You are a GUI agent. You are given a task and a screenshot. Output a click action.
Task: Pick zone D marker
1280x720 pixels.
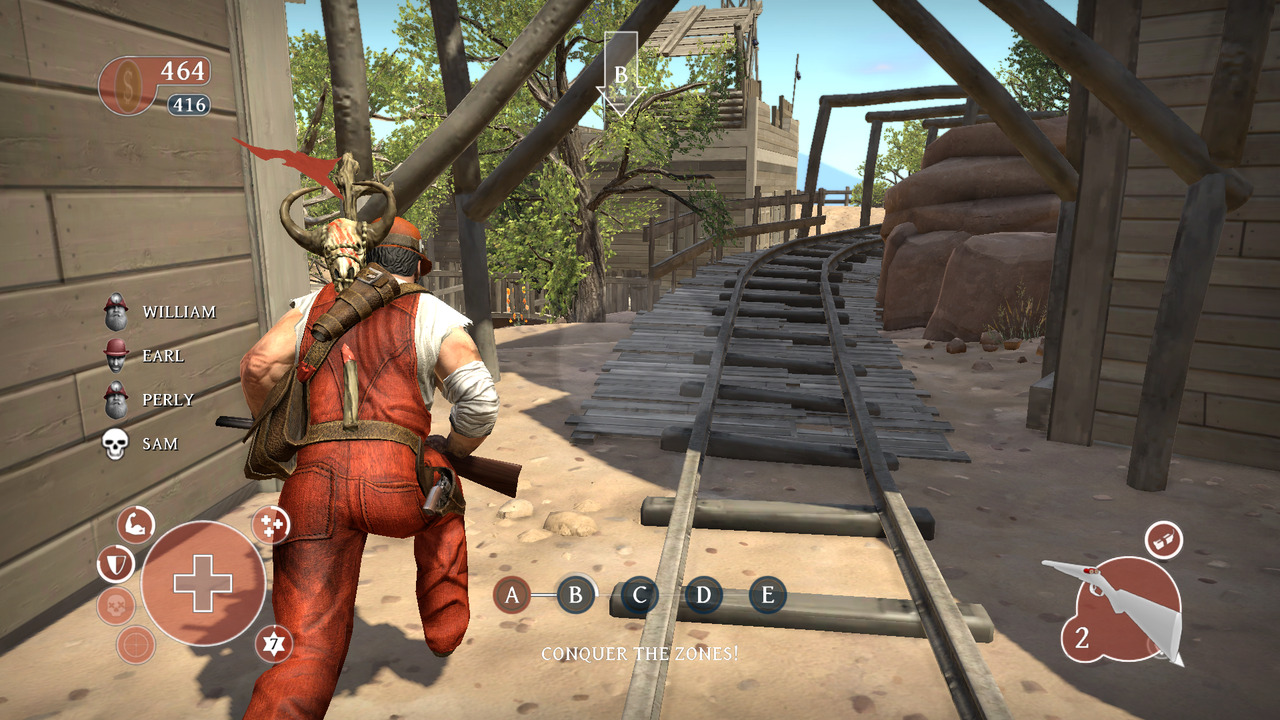coord(703,597)
